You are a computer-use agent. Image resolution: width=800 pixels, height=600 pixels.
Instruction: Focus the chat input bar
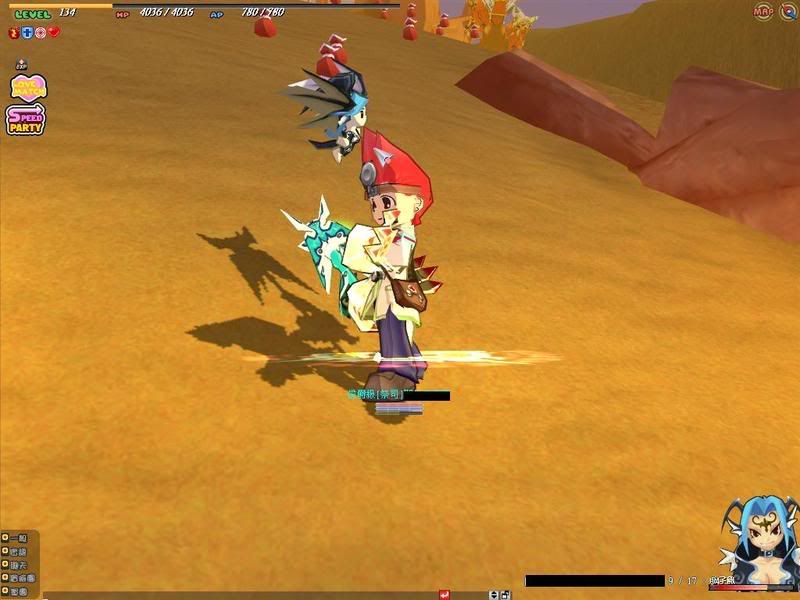(240, 595)
